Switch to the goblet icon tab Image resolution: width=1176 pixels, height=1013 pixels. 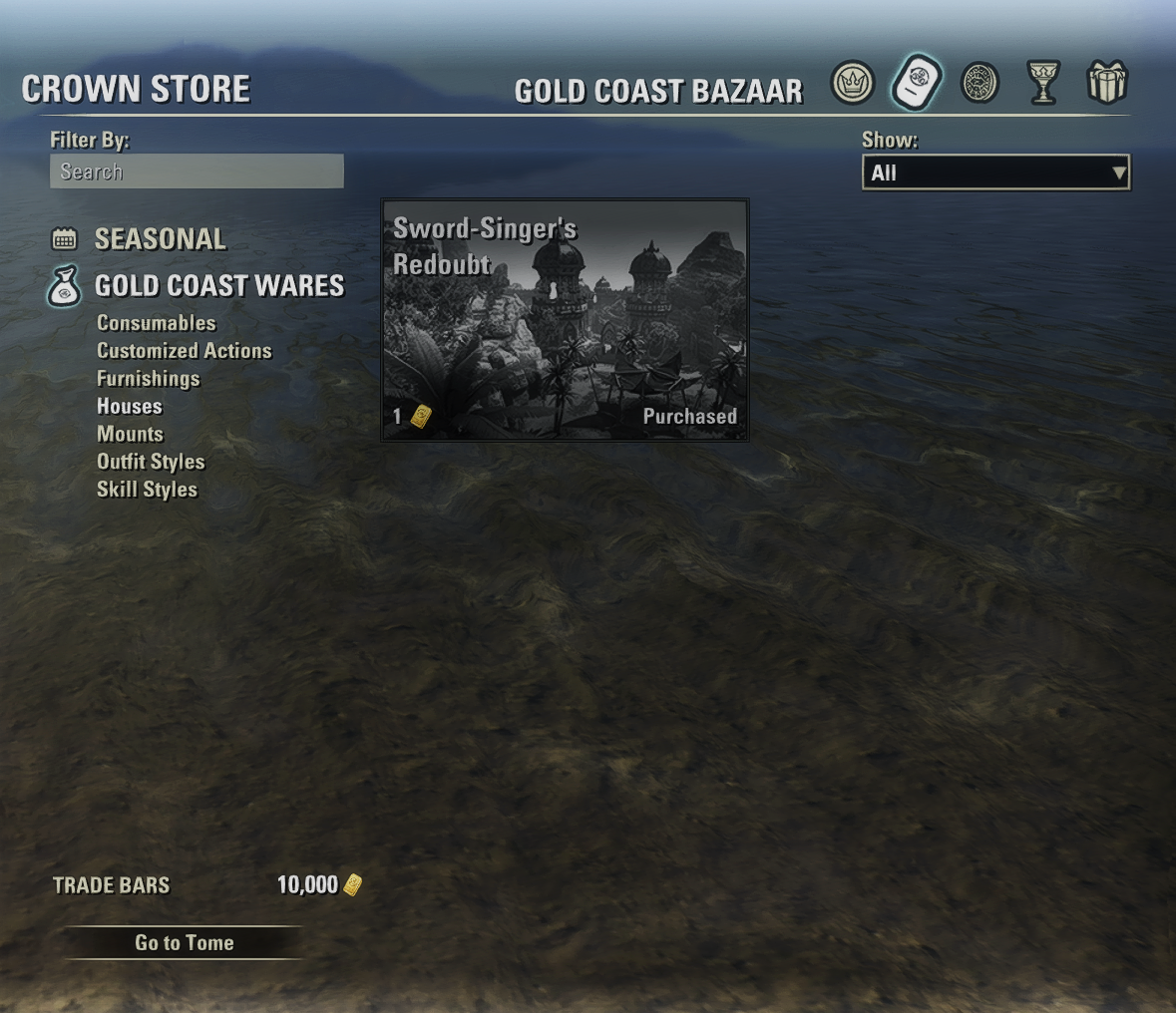point(1042,83)
